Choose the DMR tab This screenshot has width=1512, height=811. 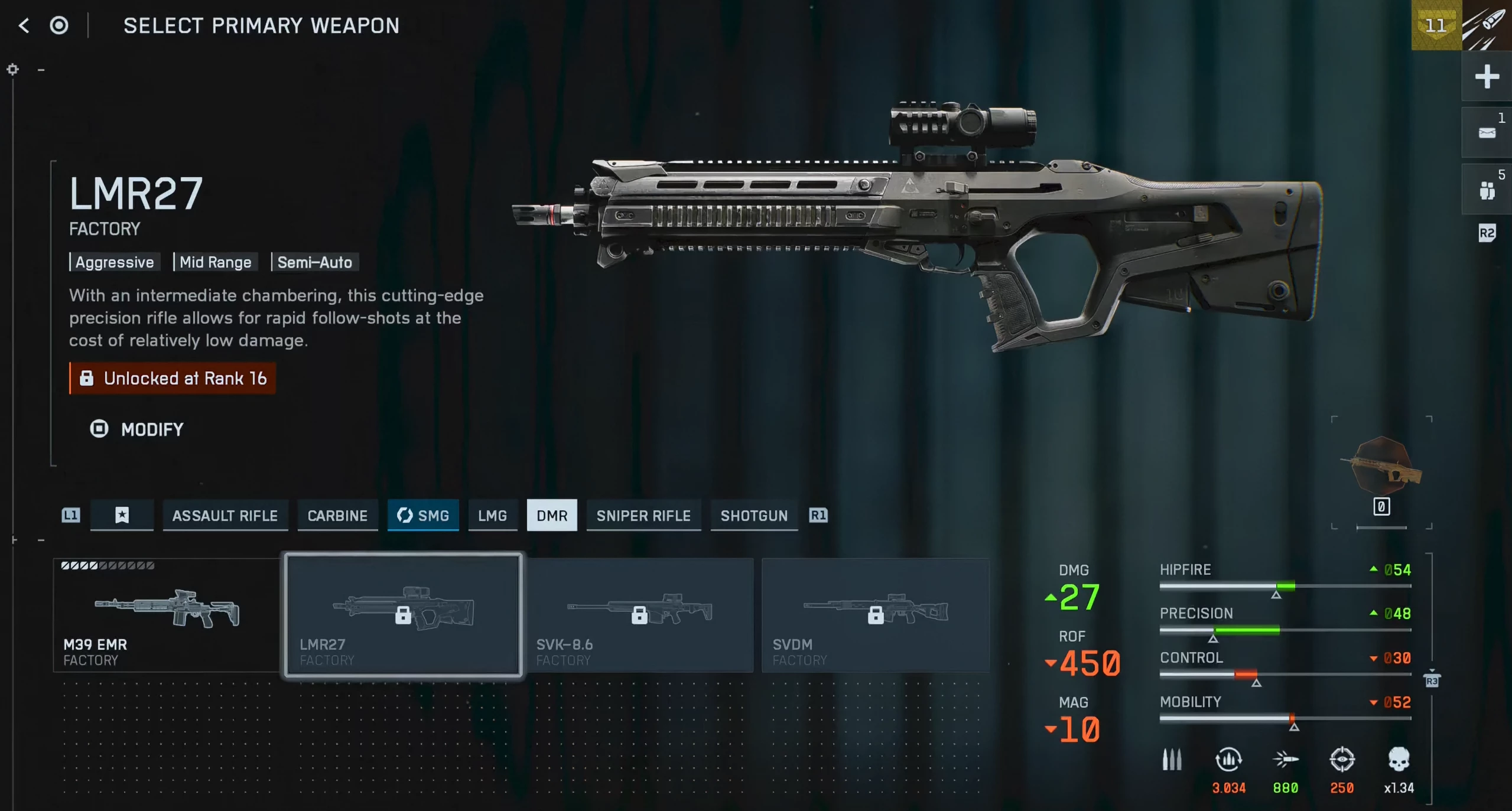coord(551,516)
